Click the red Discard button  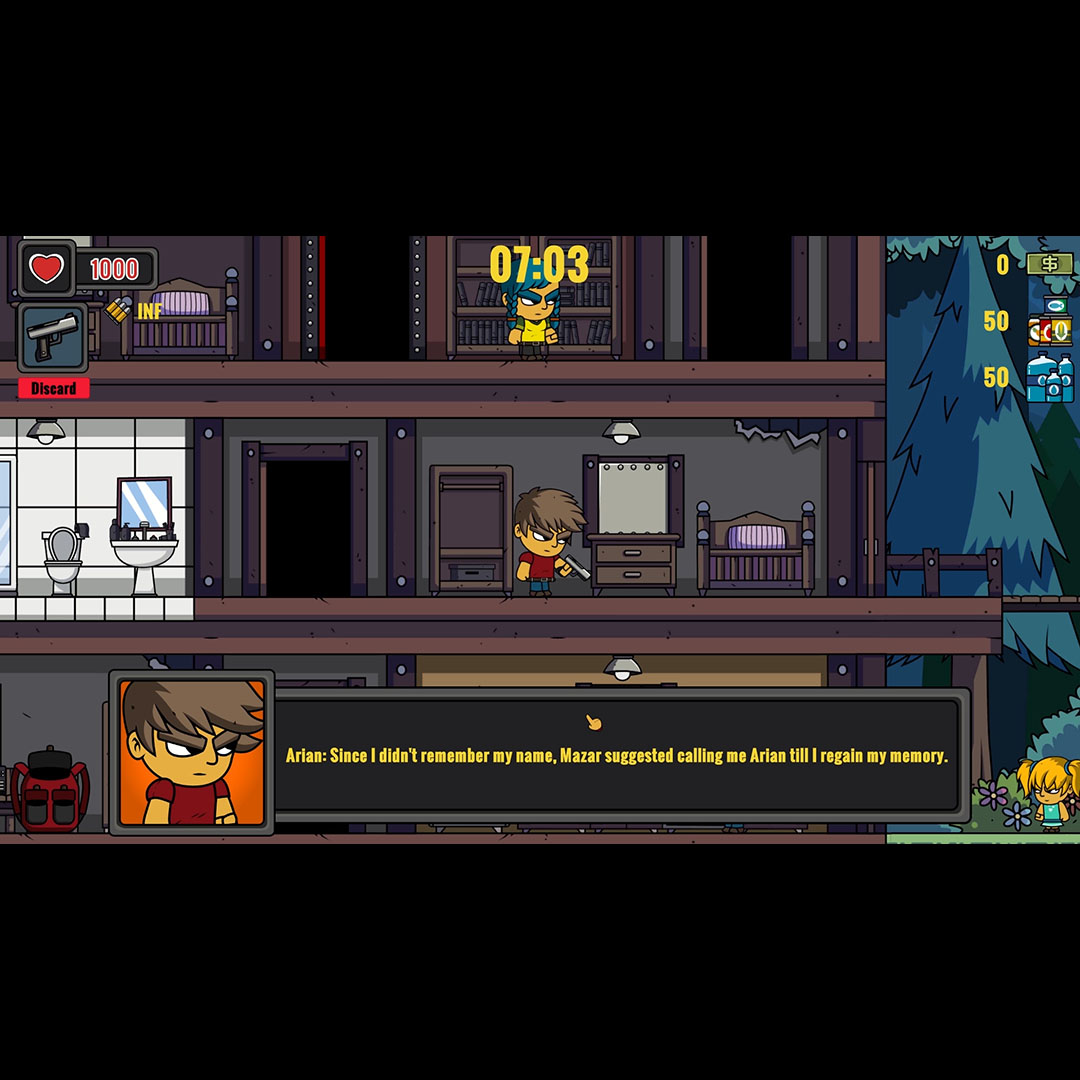(53, 388)
